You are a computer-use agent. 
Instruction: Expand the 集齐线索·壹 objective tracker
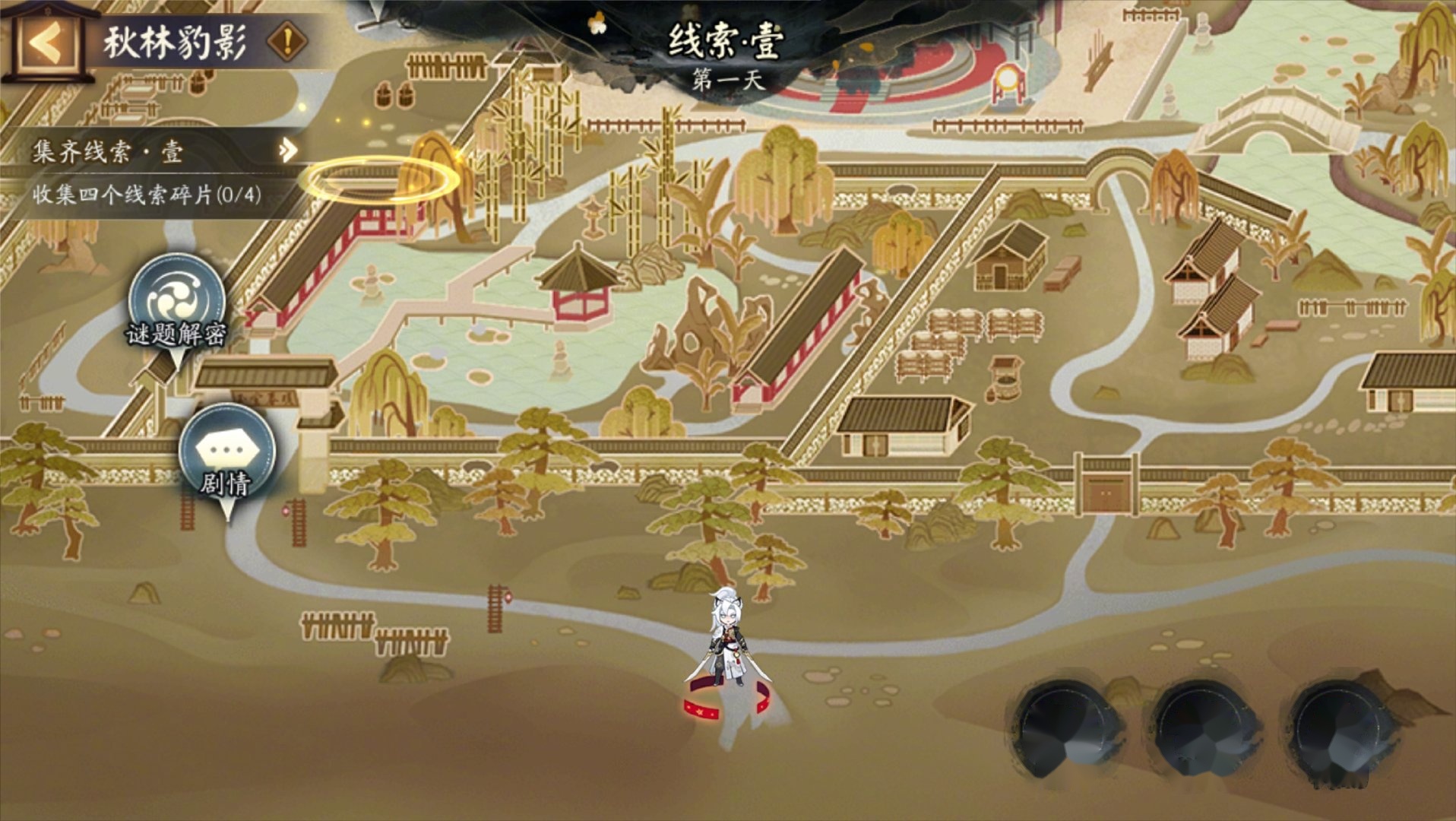point(287,151)
